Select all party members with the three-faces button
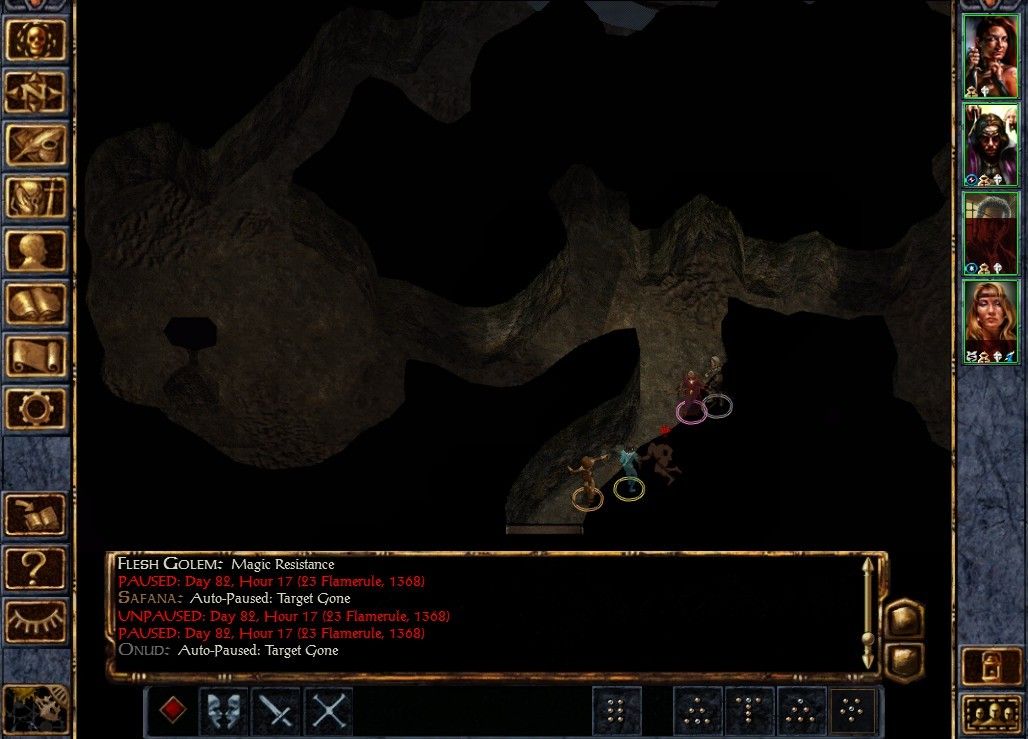Image resolution: width=1028 pixels, height=739 pixels. point(990,713)
